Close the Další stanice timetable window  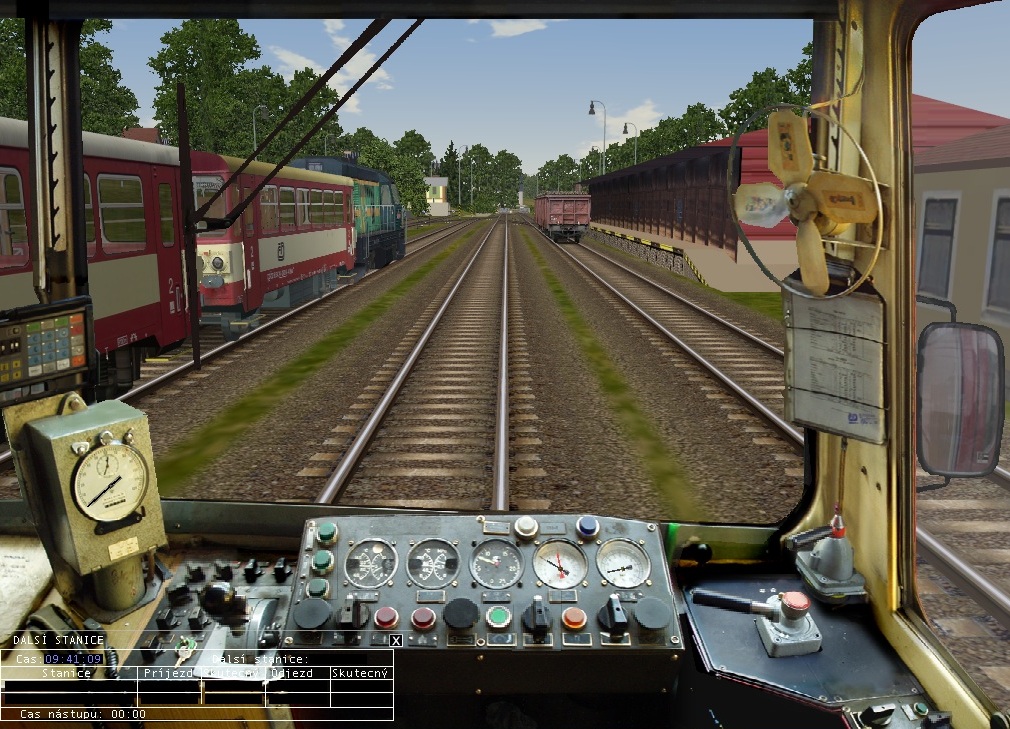(396, 640)
